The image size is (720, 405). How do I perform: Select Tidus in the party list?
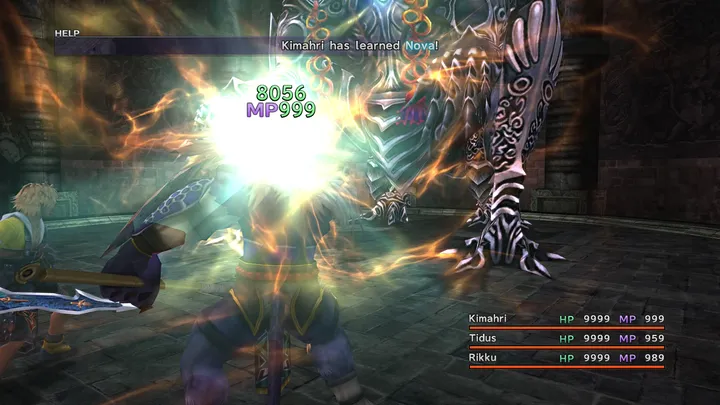click(565, 338)
